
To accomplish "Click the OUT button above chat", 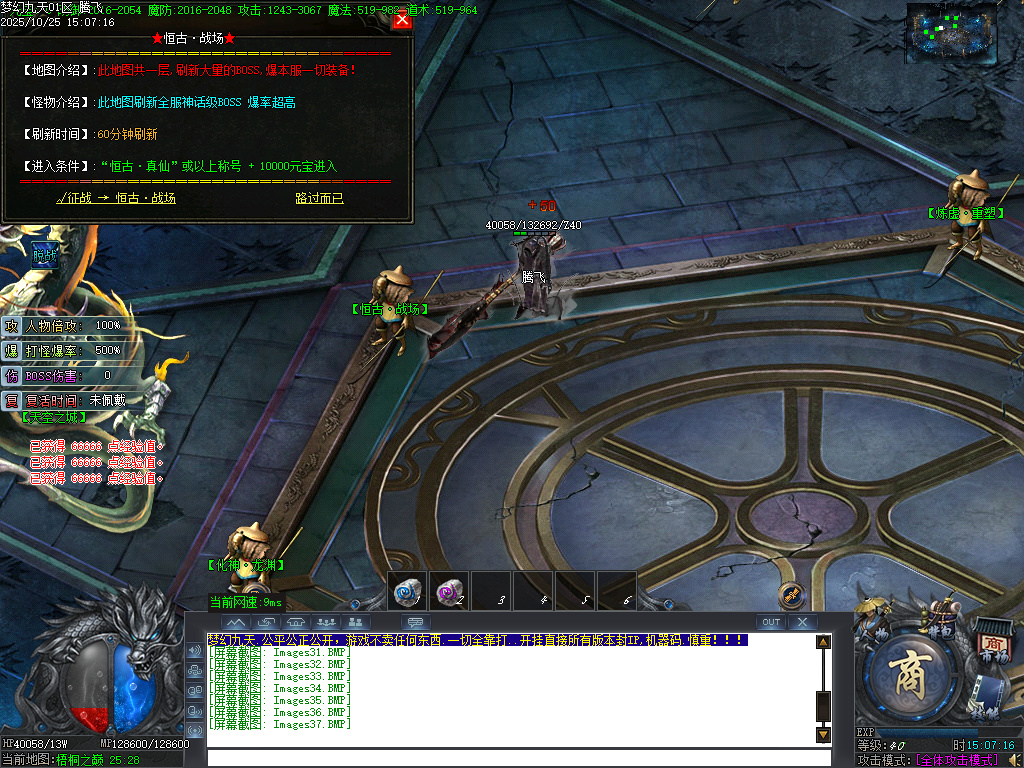I will (771, 622).
